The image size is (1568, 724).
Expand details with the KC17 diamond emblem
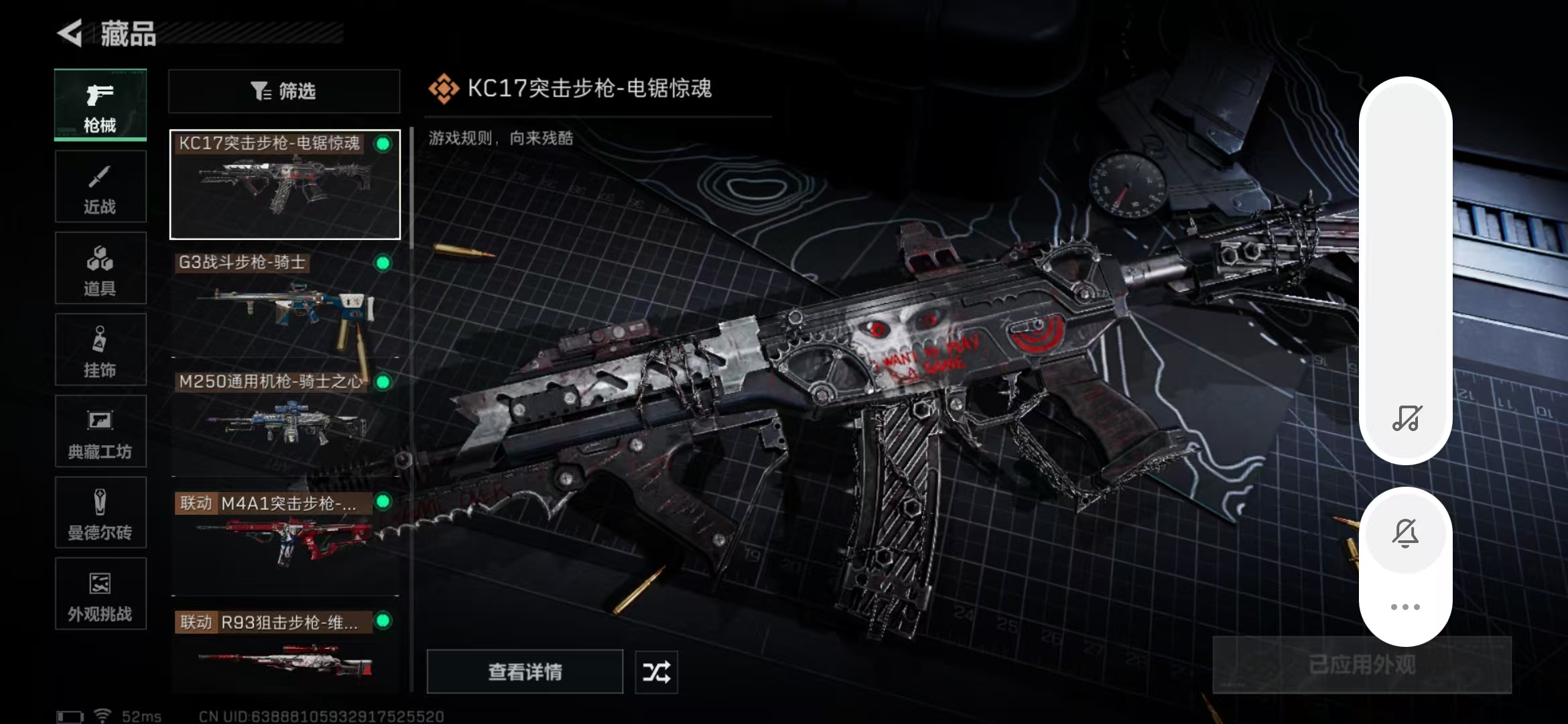[x=444, y=87]
